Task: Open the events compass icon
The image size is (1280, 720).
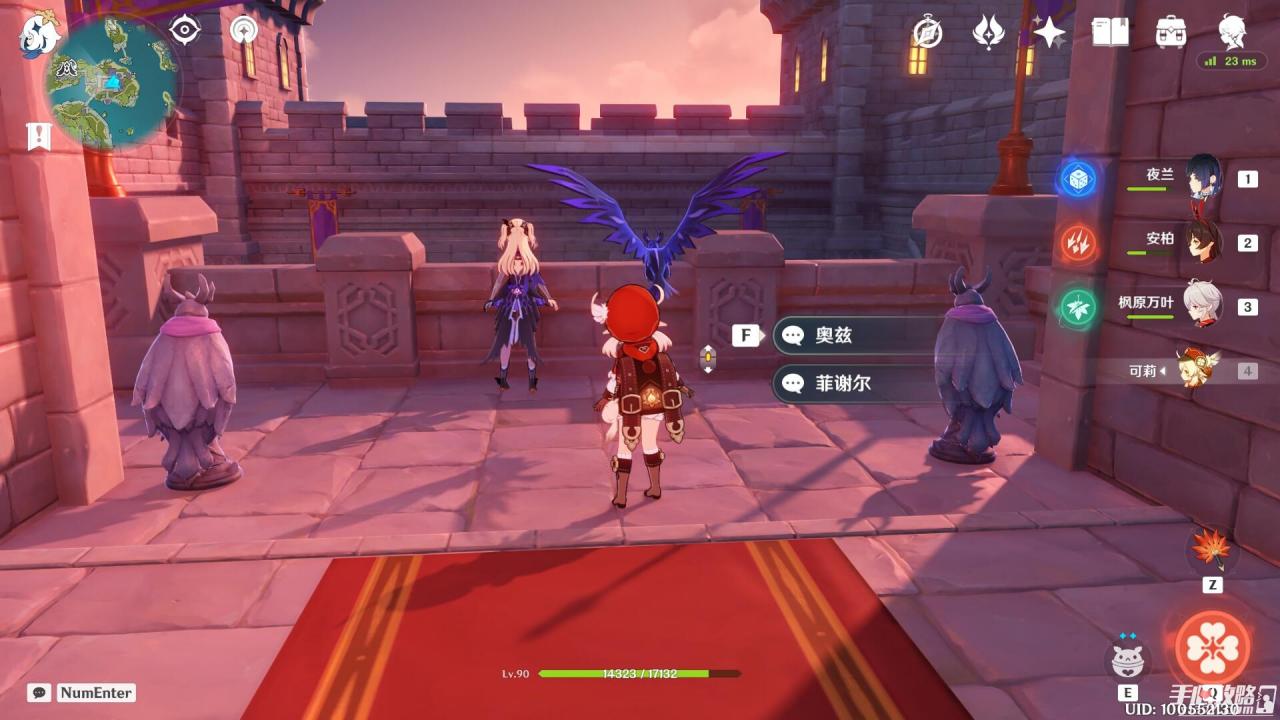Action: click(x=927, y=32)
